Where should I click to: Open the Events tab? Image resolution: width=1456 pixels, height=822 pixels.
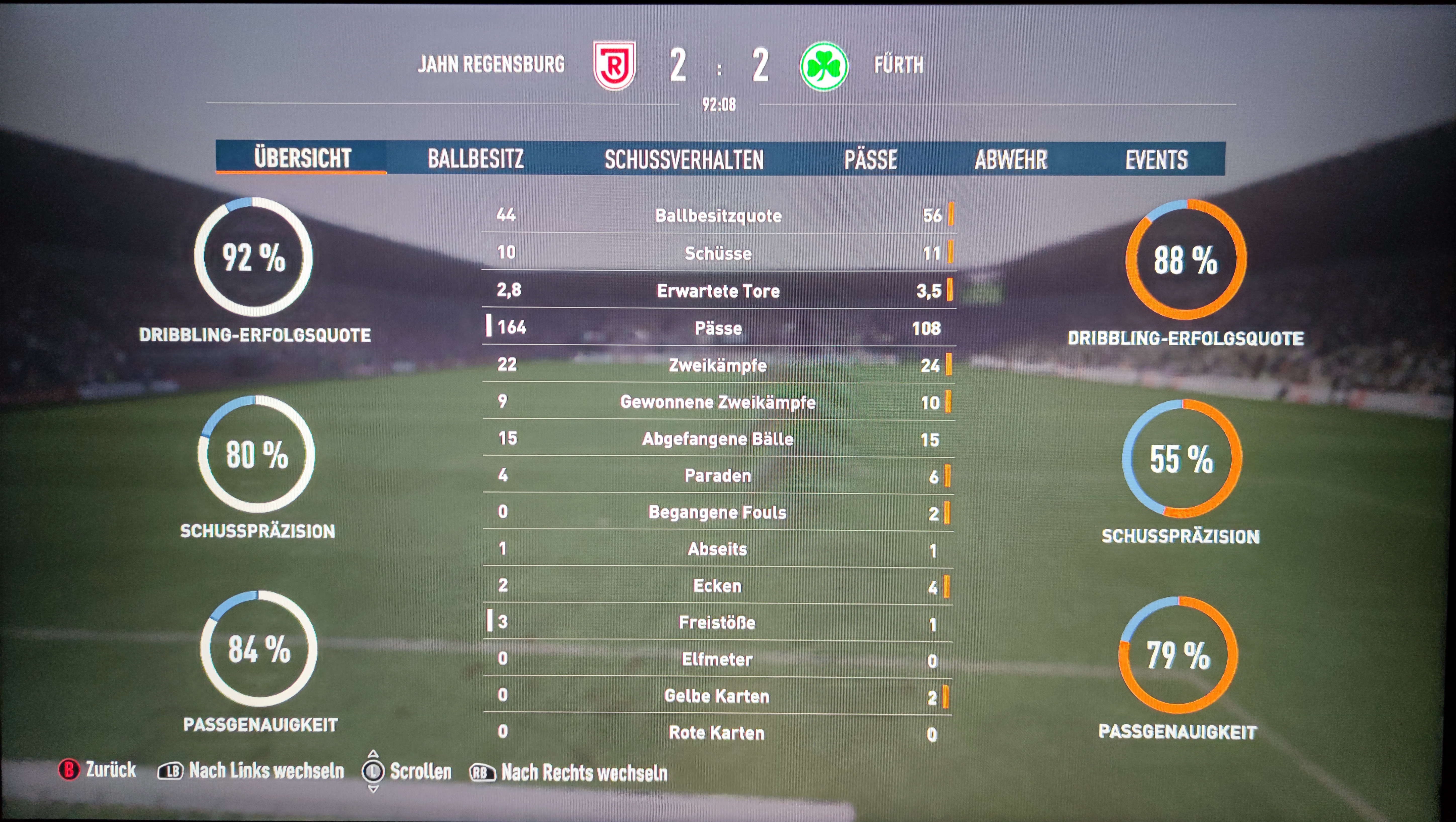click(x=1156, y=159)
